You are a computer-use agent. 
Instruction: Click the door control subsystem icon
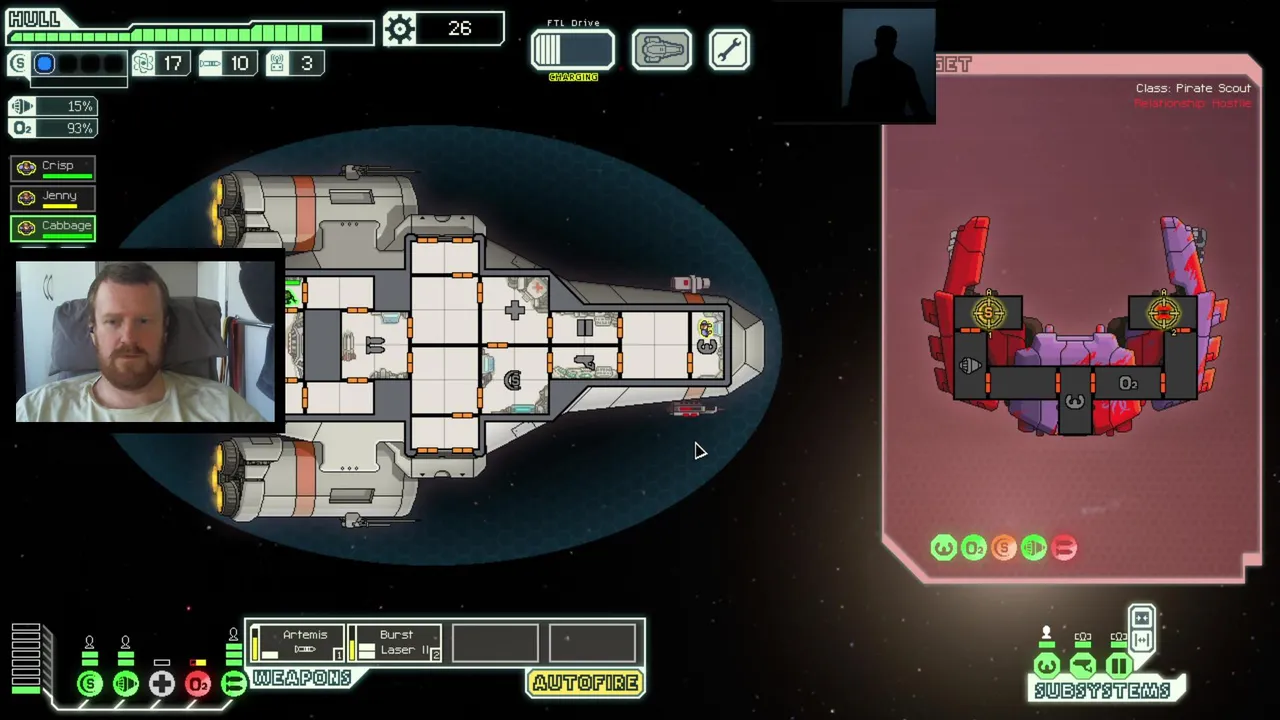1118,666
